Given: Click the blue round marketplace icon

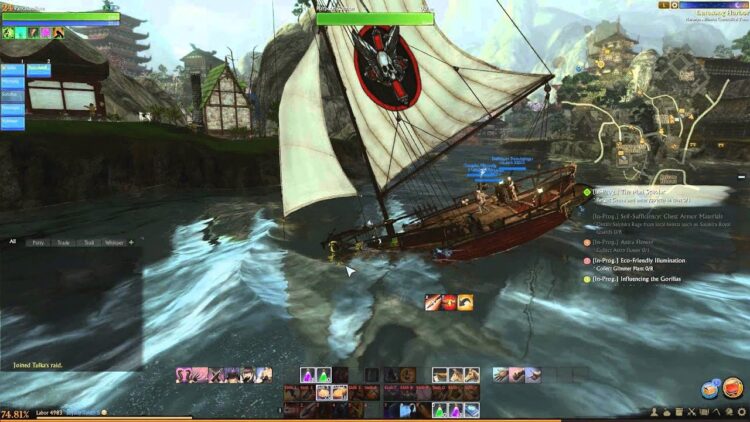Looking at the screenshot, I should coord(709,390).
